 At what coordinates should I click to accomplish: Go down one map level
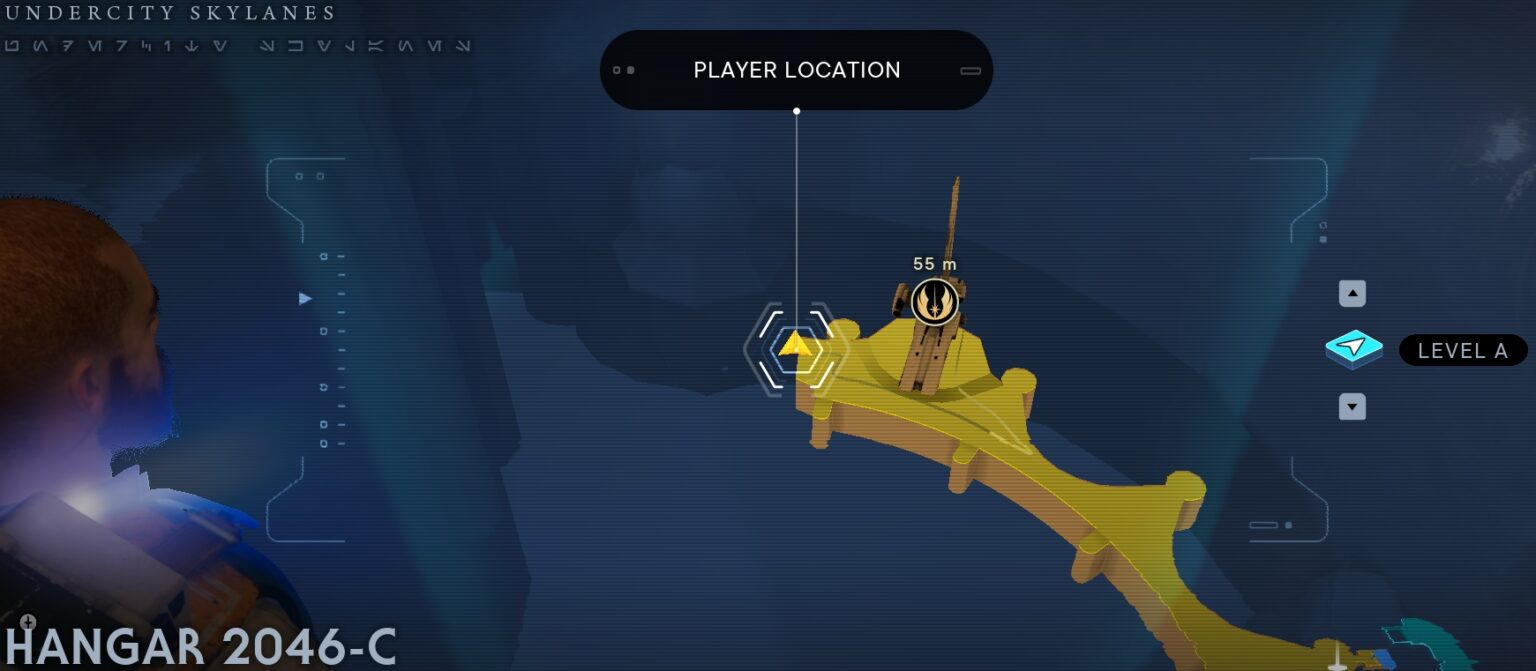coord(1352,407)
